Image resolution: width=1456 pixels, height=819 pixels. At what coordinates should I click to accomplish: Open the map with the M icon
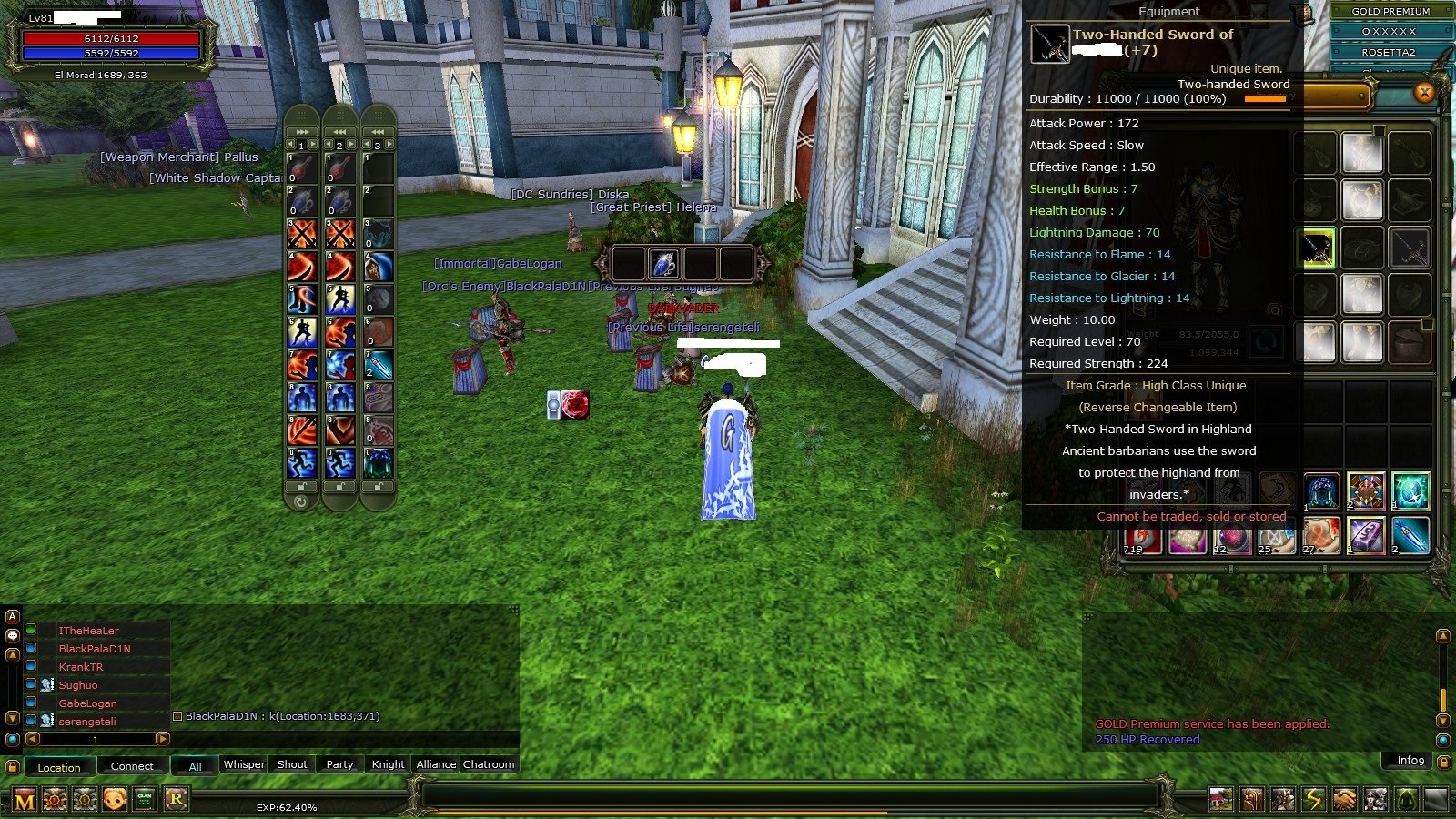tap(25, 798)
